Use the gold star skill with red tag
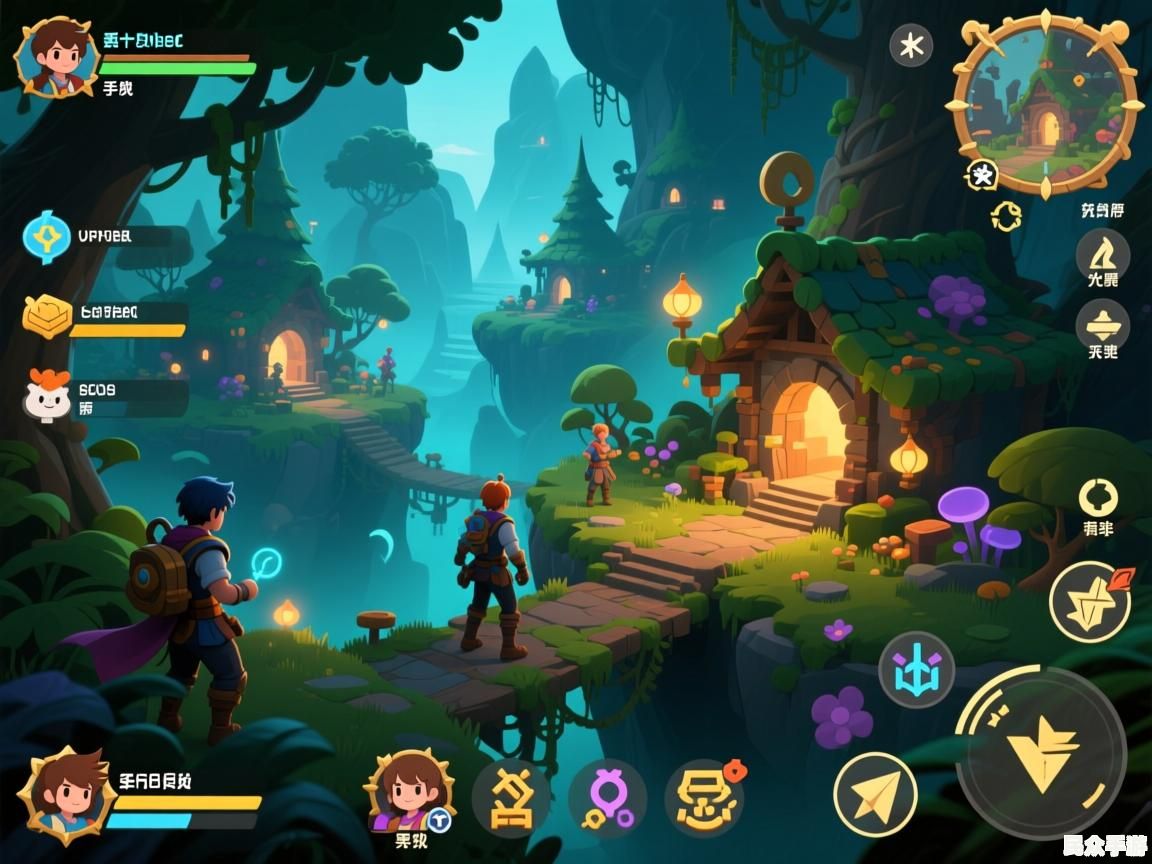 tap(1089, 601)
